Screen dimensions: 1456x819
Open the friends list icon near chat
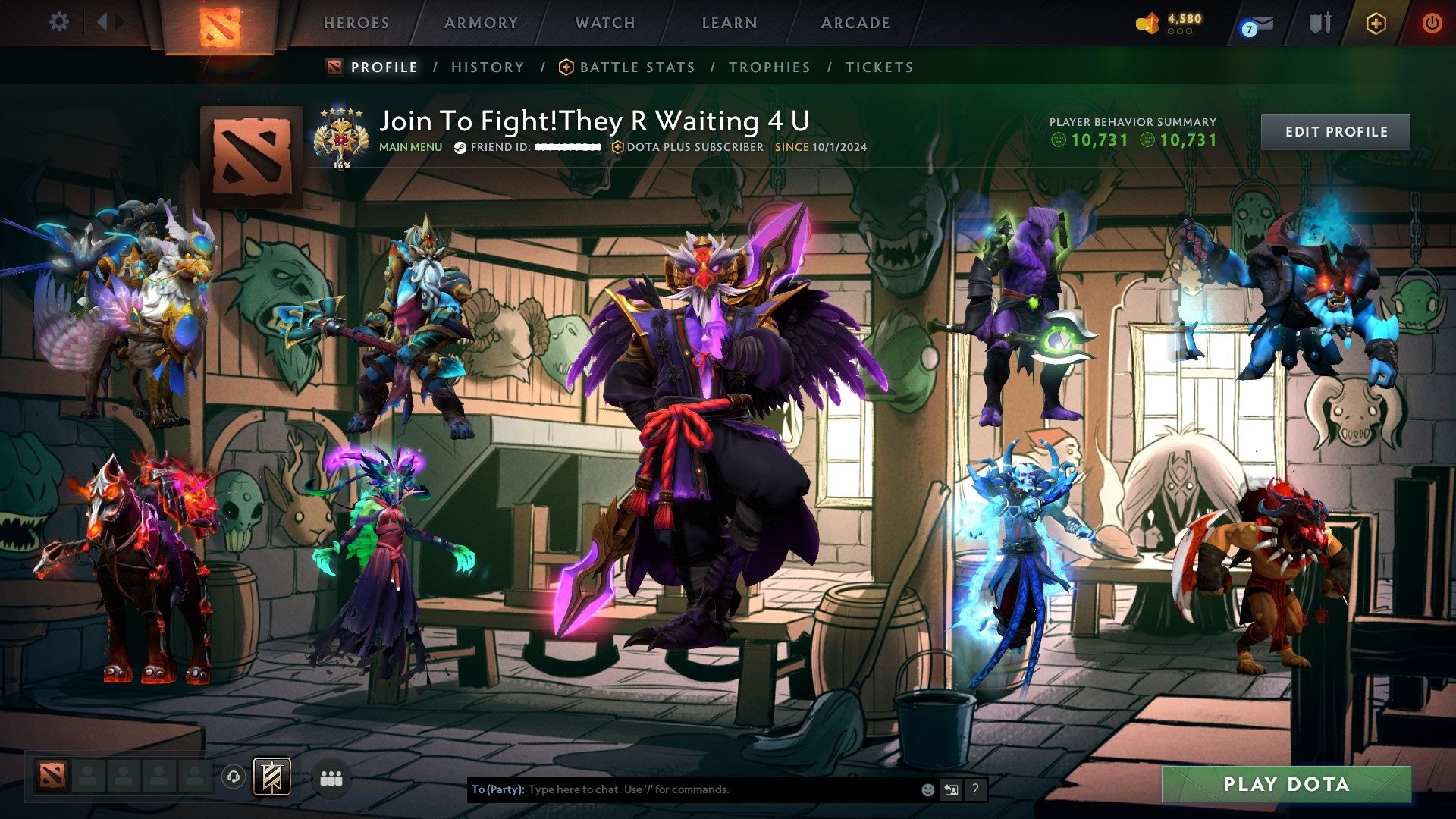pyautogui.click(x=331, y=778)
